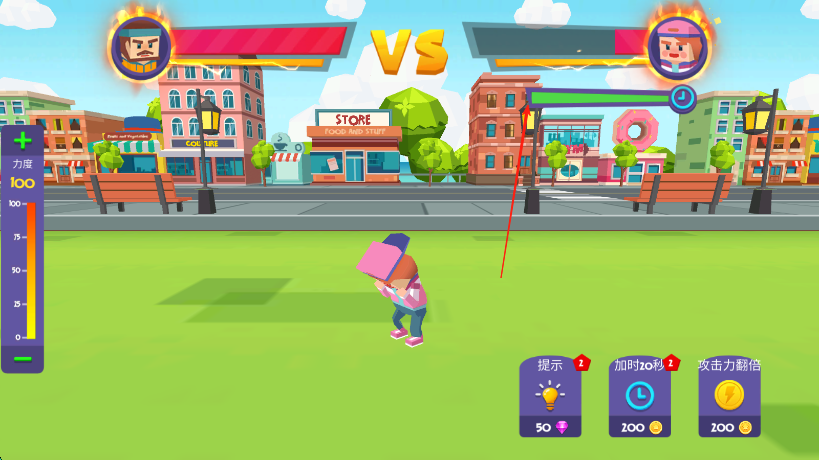Increase power with the green plus button
Screen dimensions: 819x460
click(x=22, y=141)
